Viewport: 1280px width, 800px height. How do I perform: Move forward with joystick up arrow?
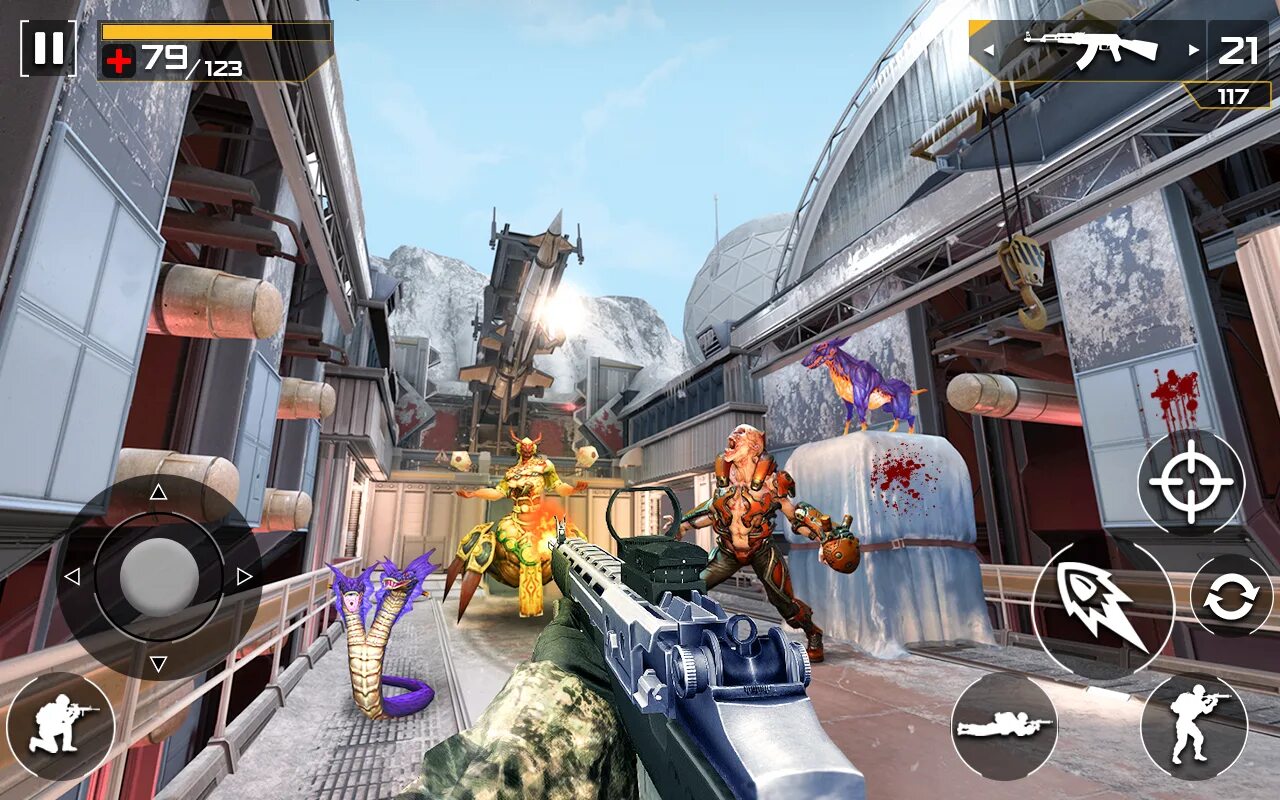tap(158, 492)
